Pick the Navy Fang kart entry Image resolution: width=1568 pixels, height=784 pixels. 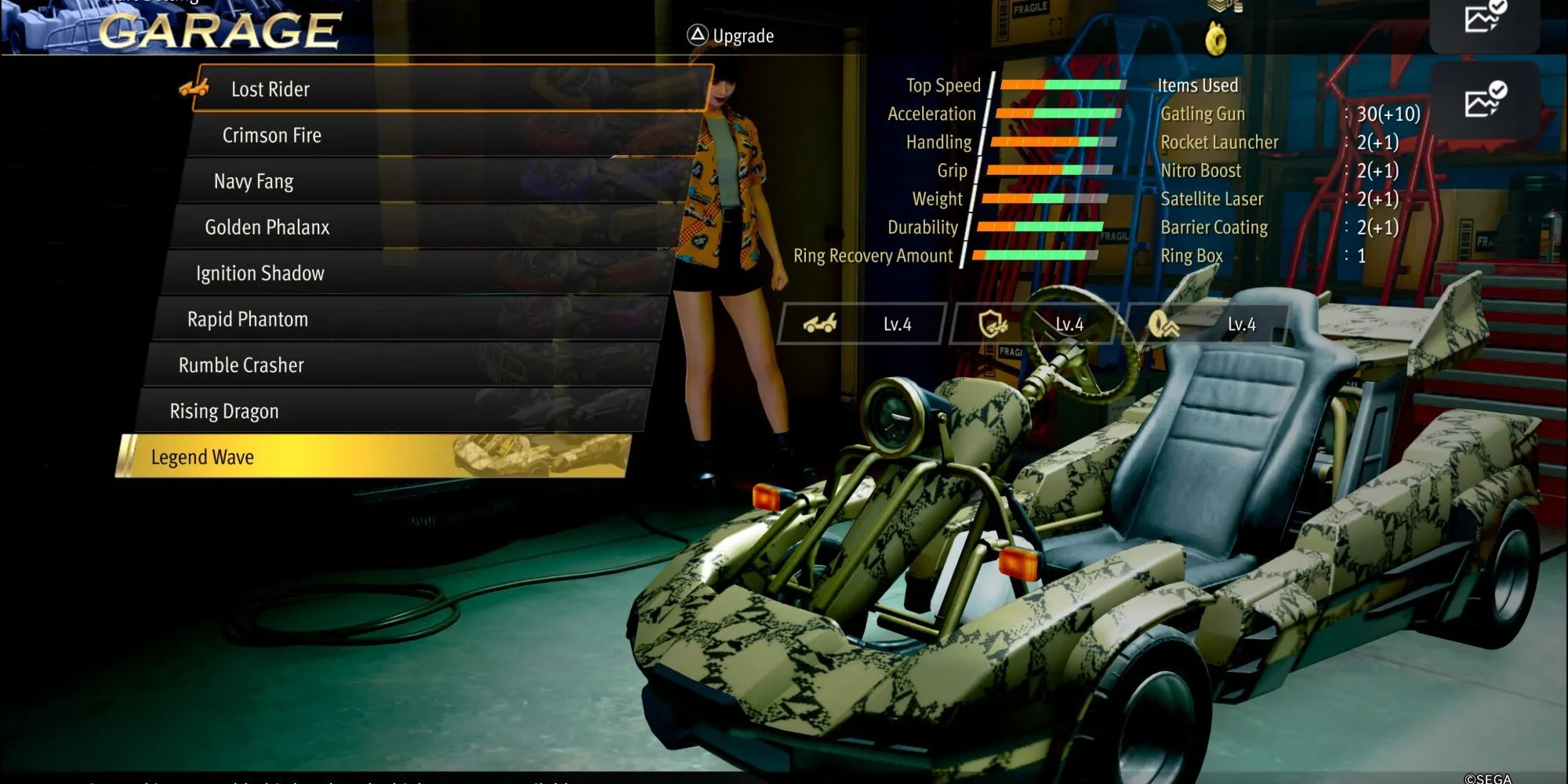click(435, 181)
